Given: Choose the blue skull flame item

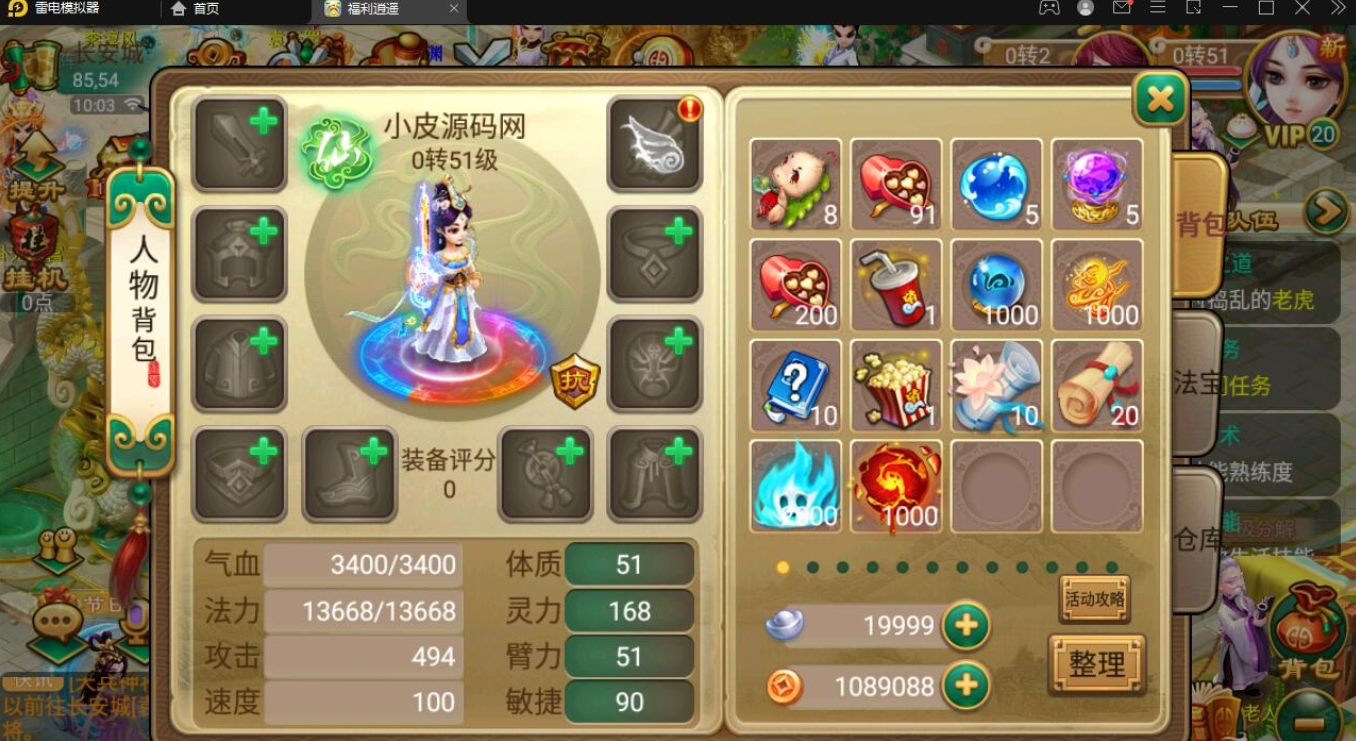Looking at the screenshot, I should pyautogui.click(x=796, y=486).
